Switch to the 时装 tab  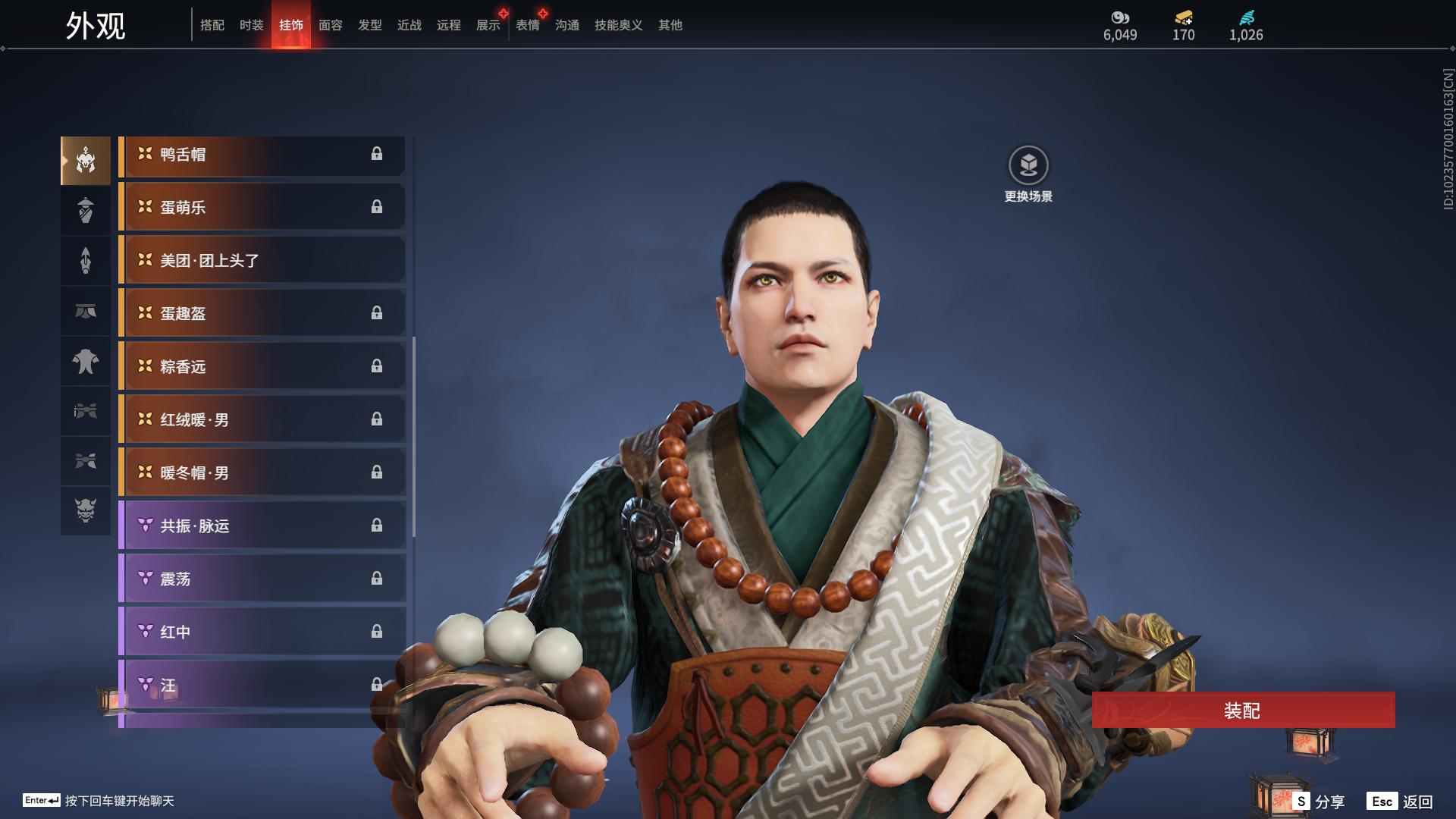[x=251, y=25]
